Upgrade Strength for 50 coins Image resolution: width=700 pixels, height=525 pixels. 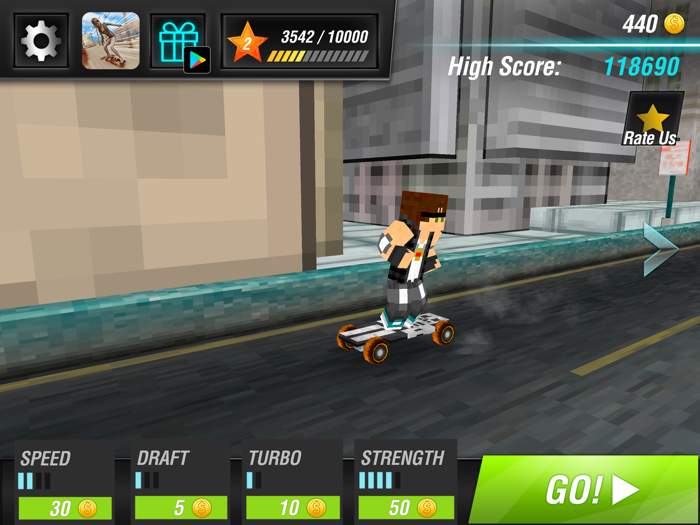(x=406, y=507)
